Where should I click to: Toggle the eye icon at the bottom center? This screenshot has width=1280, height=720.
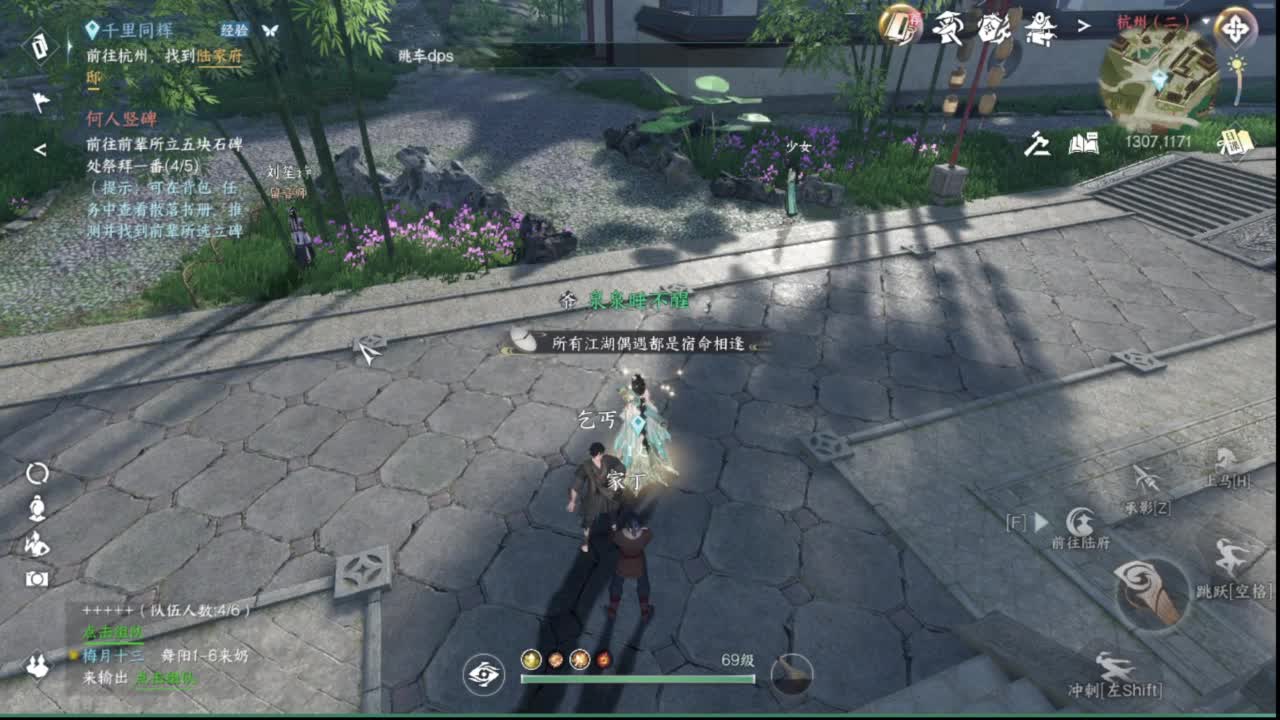click(x=484, y=676)
